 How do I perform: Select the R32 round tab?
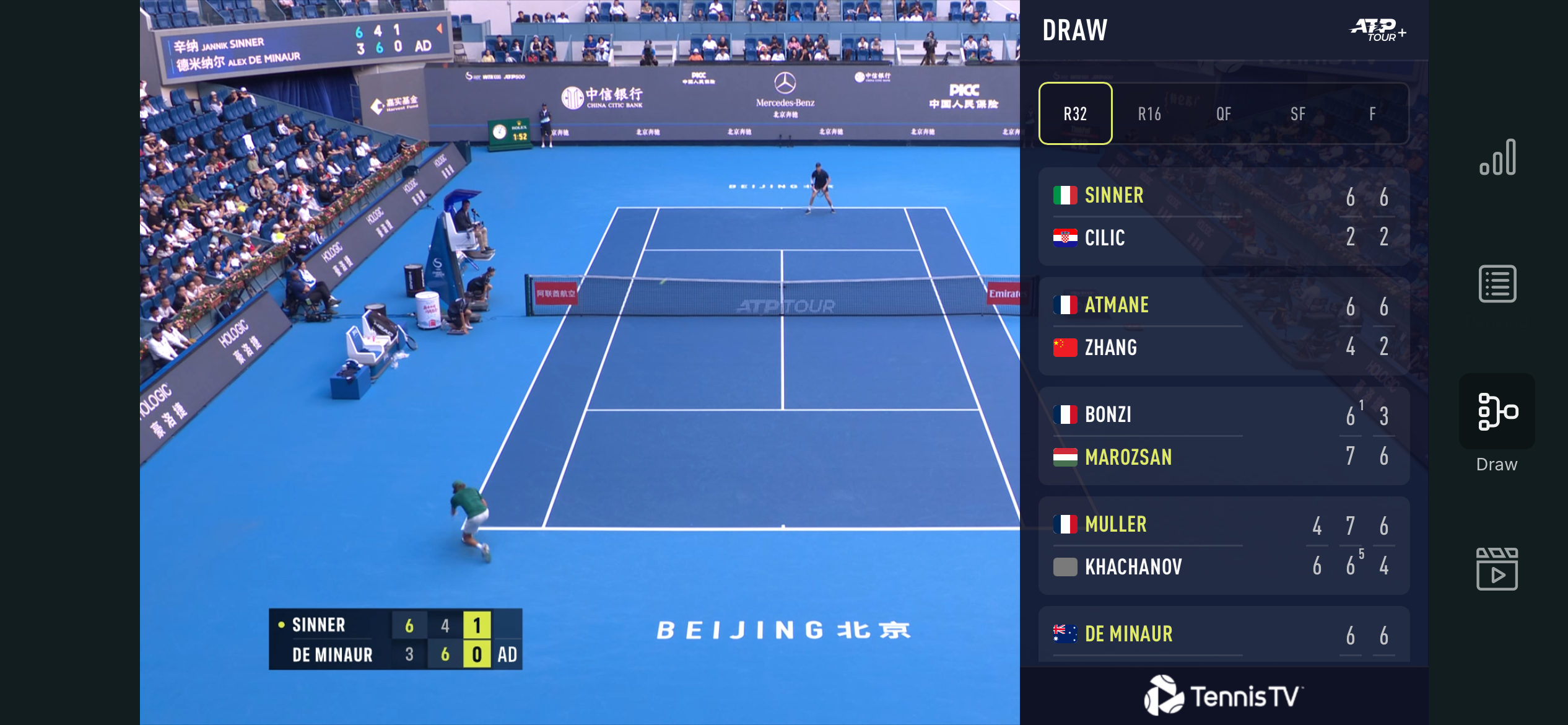click(1075, 113)
